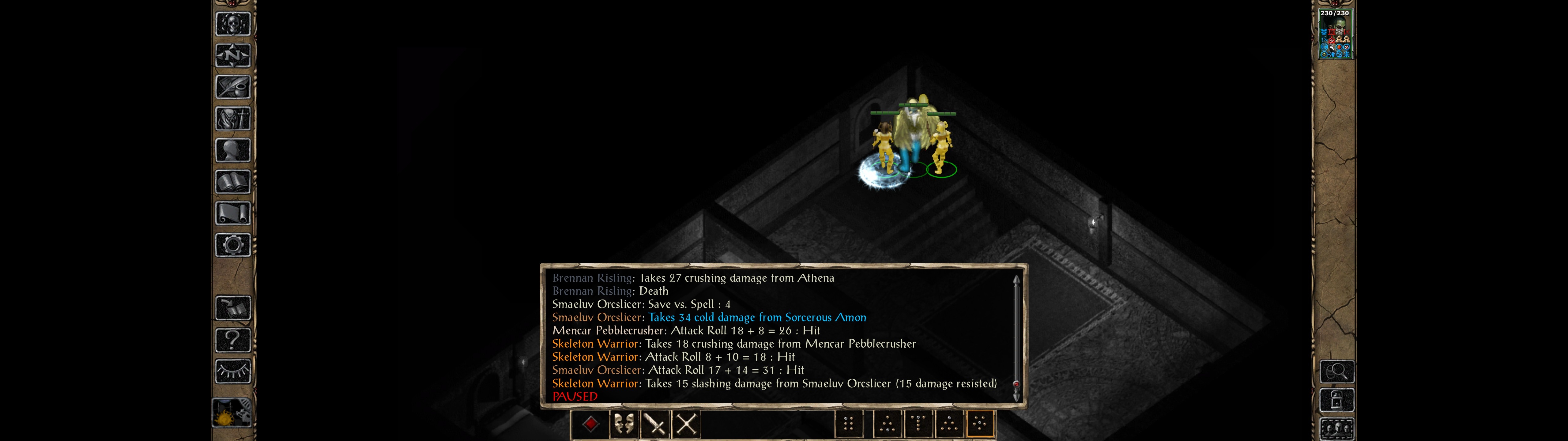Screen dimensions: 1568x441
Task: Open the priest scroll
Action: coord(233,214)
